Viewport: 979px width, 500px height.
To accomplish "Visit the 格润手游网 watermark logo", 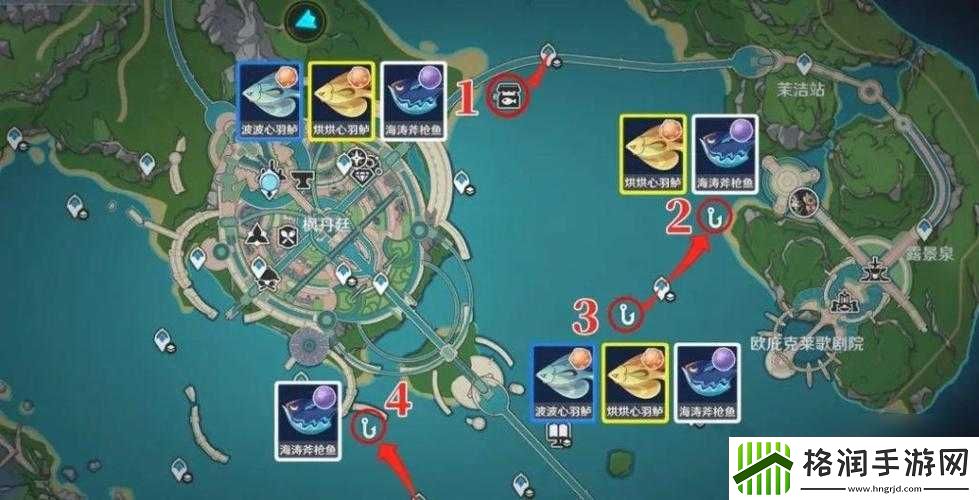I will tap(853, 467).
